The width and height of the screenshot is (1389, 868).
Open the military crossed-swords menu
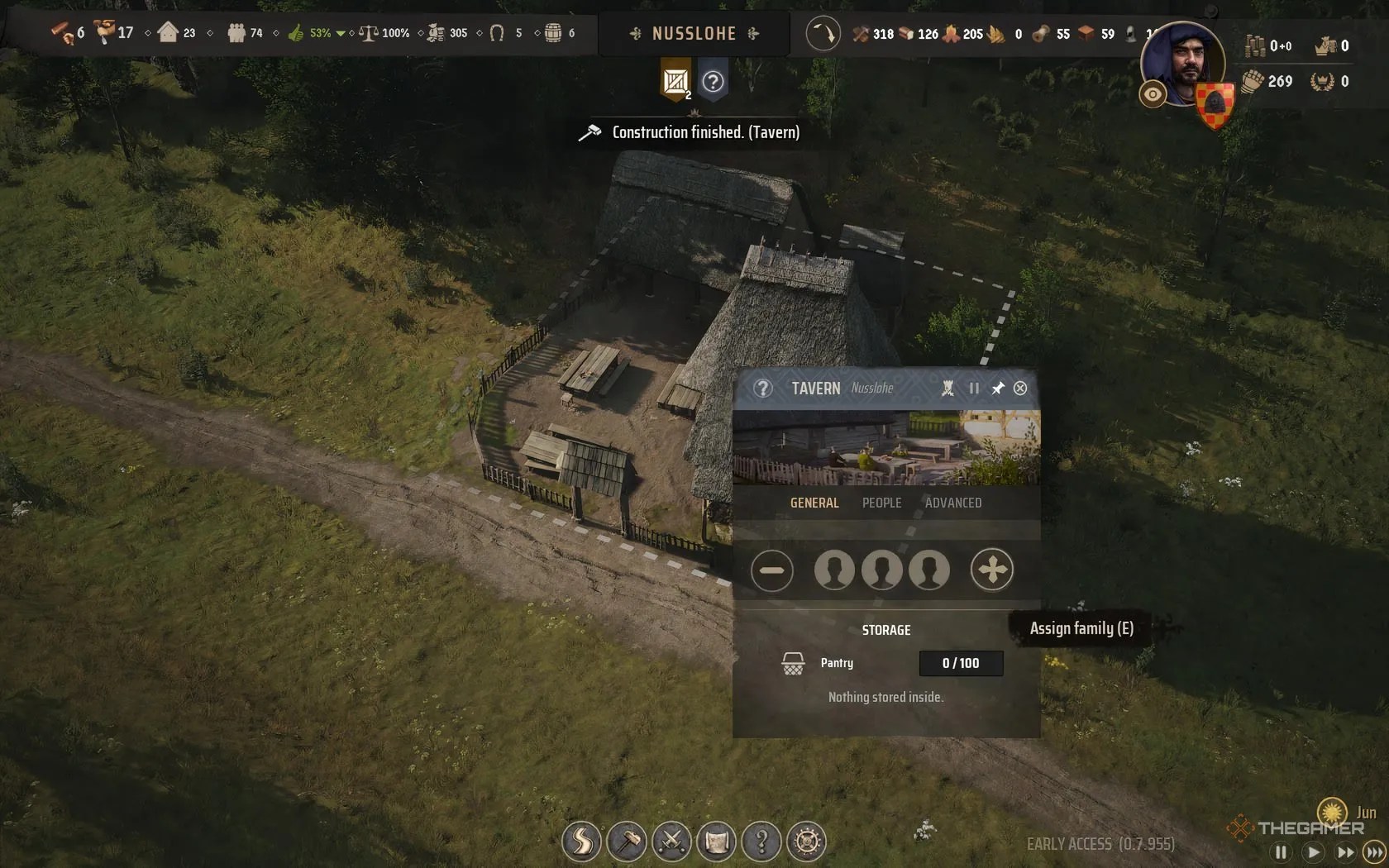pyautogui.click(x=672, y=841)
